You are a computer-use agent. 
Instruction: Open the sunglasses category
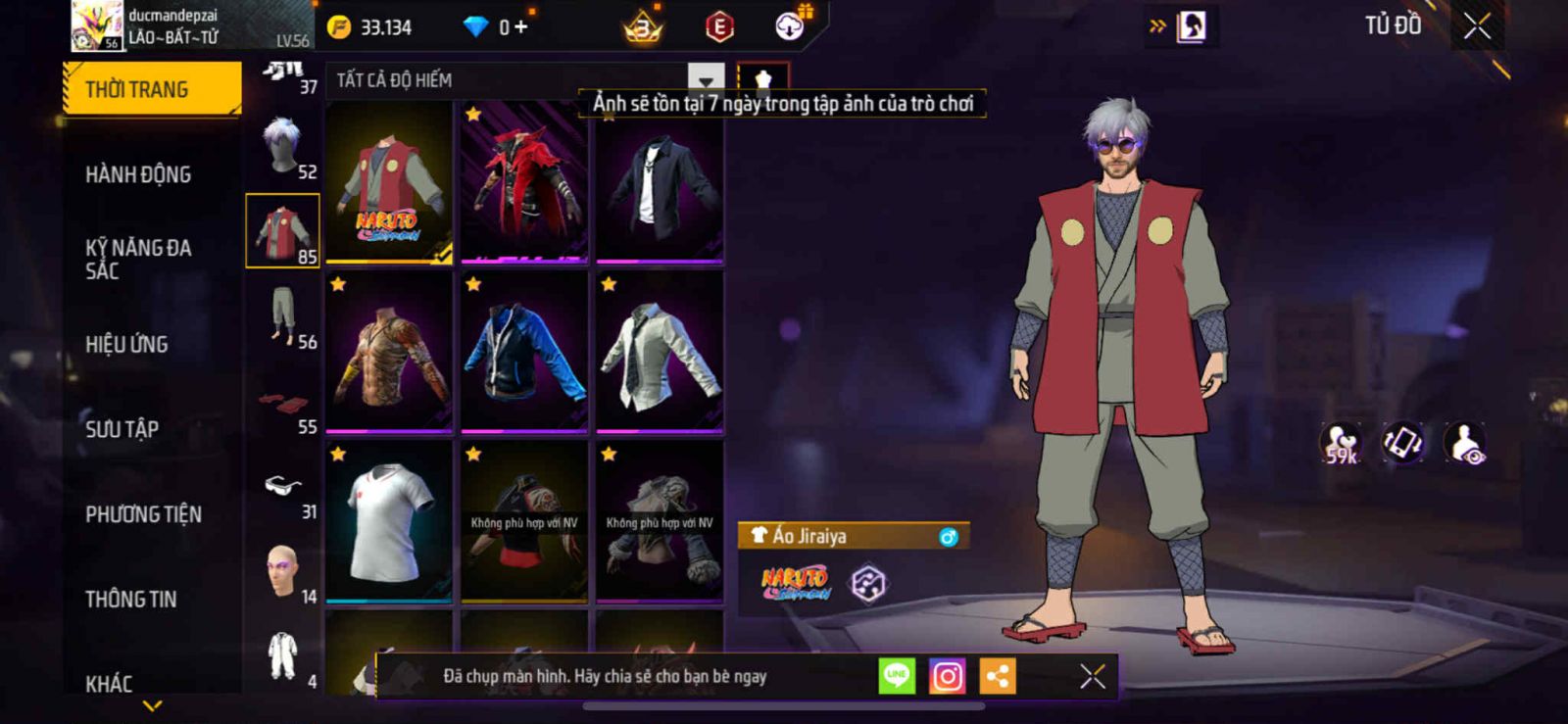[283, 487]
